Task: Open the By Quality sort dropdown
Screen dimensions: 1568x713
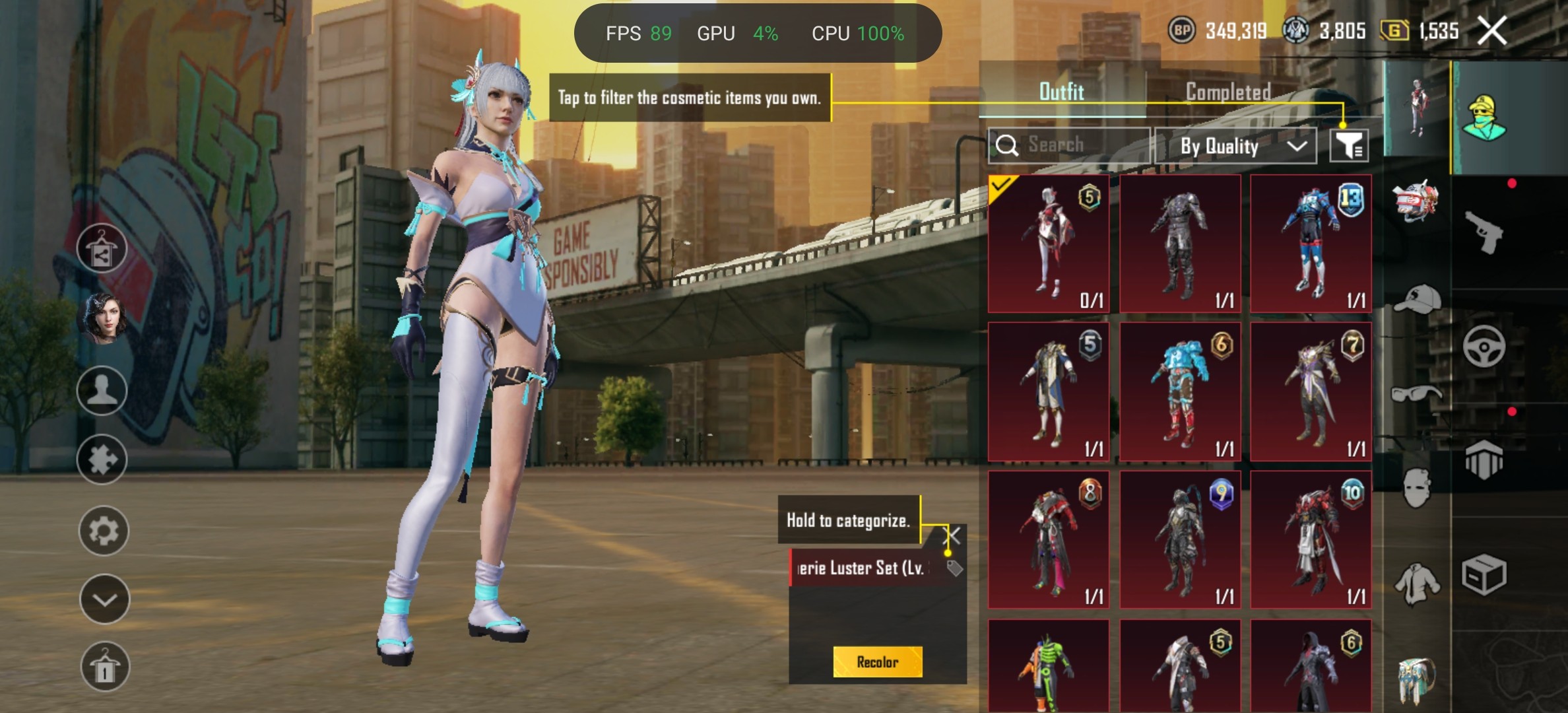Action: (1235, 146)
